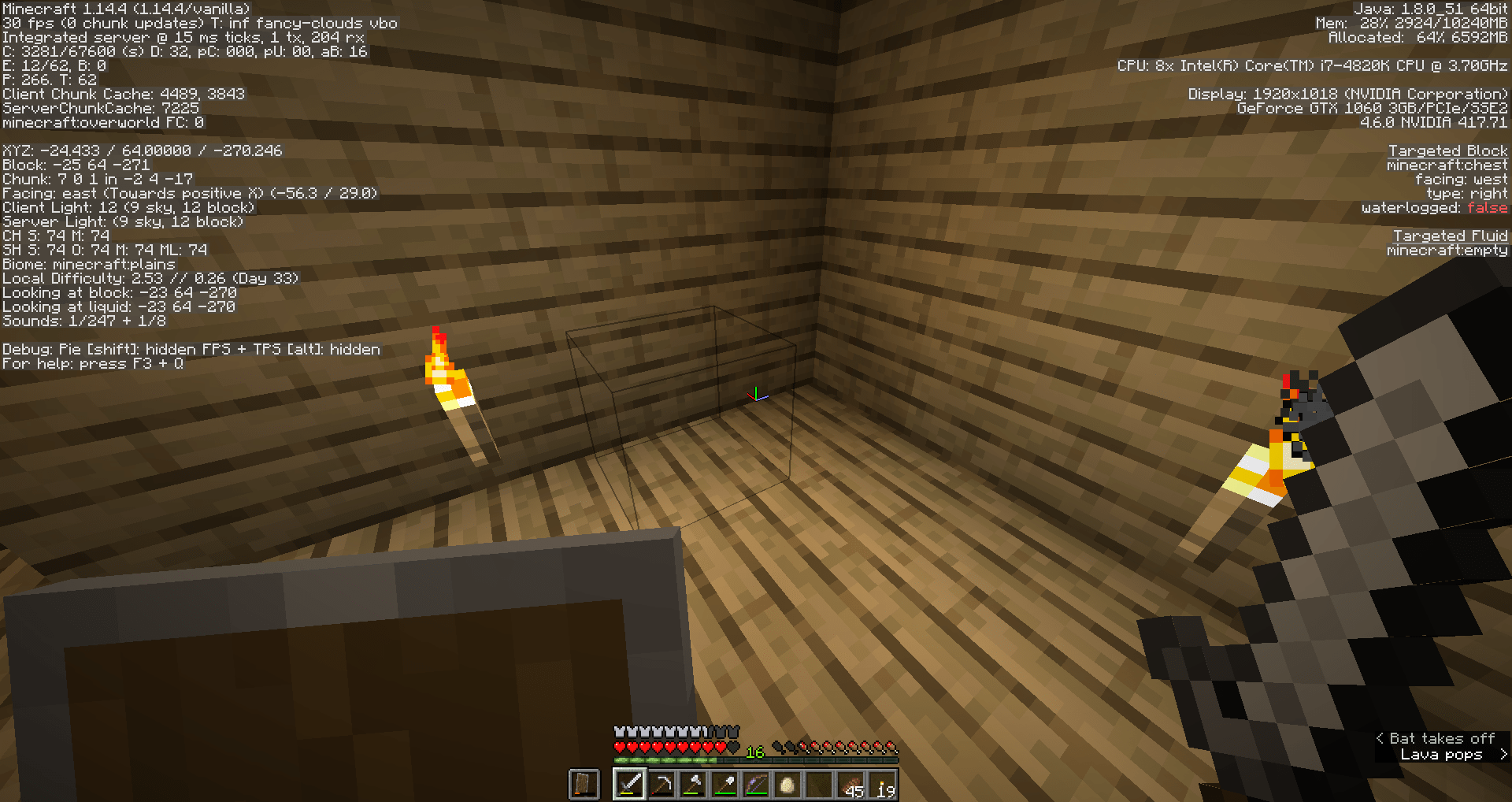The height and width of the screenshot is (802, 1512).
Task: Select the damaged pickaxe in the hotbar
Action: pos(662,783)
